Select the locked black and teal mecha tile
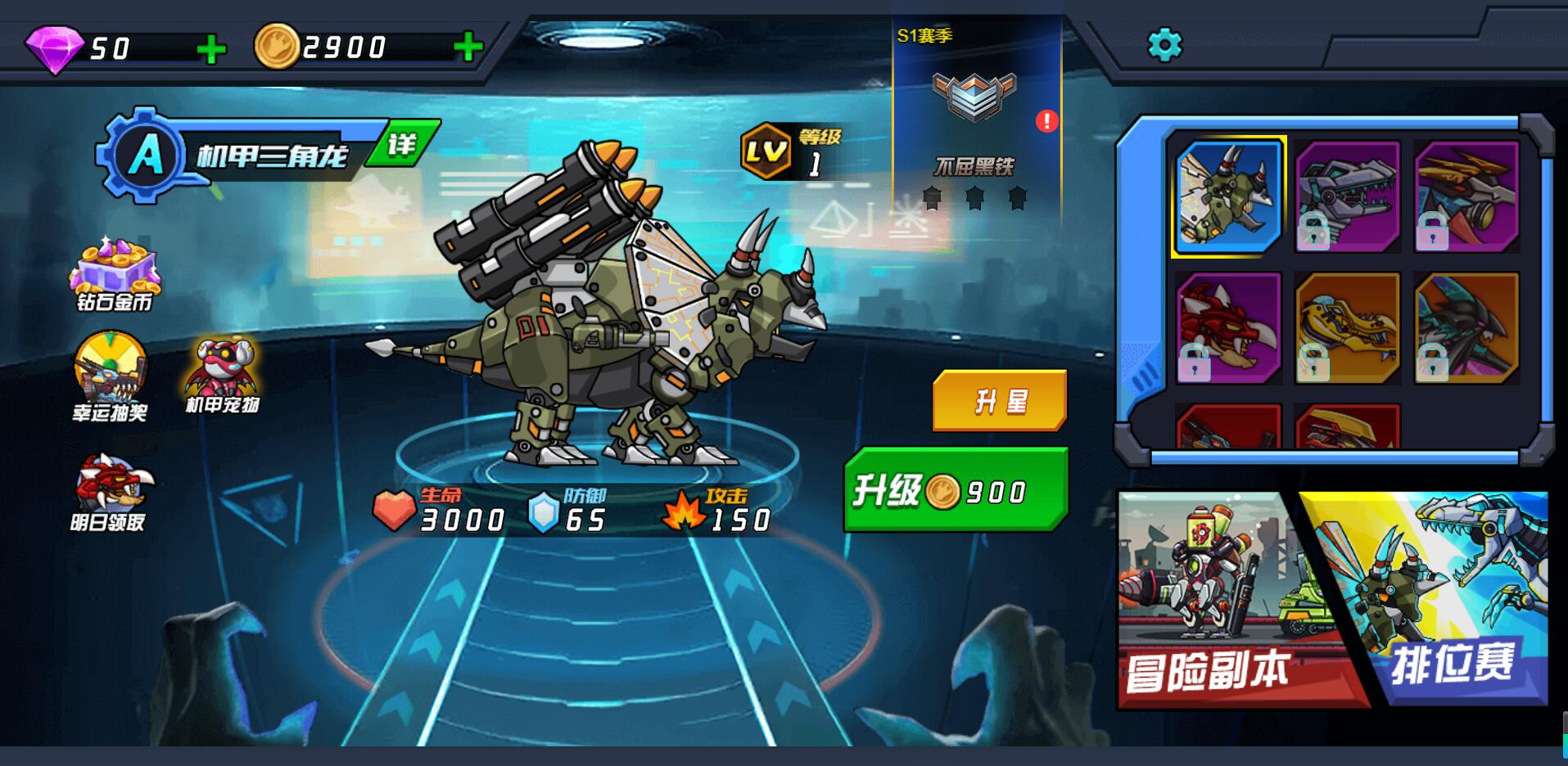1568x766 pixels. (x=1466, y=328)
